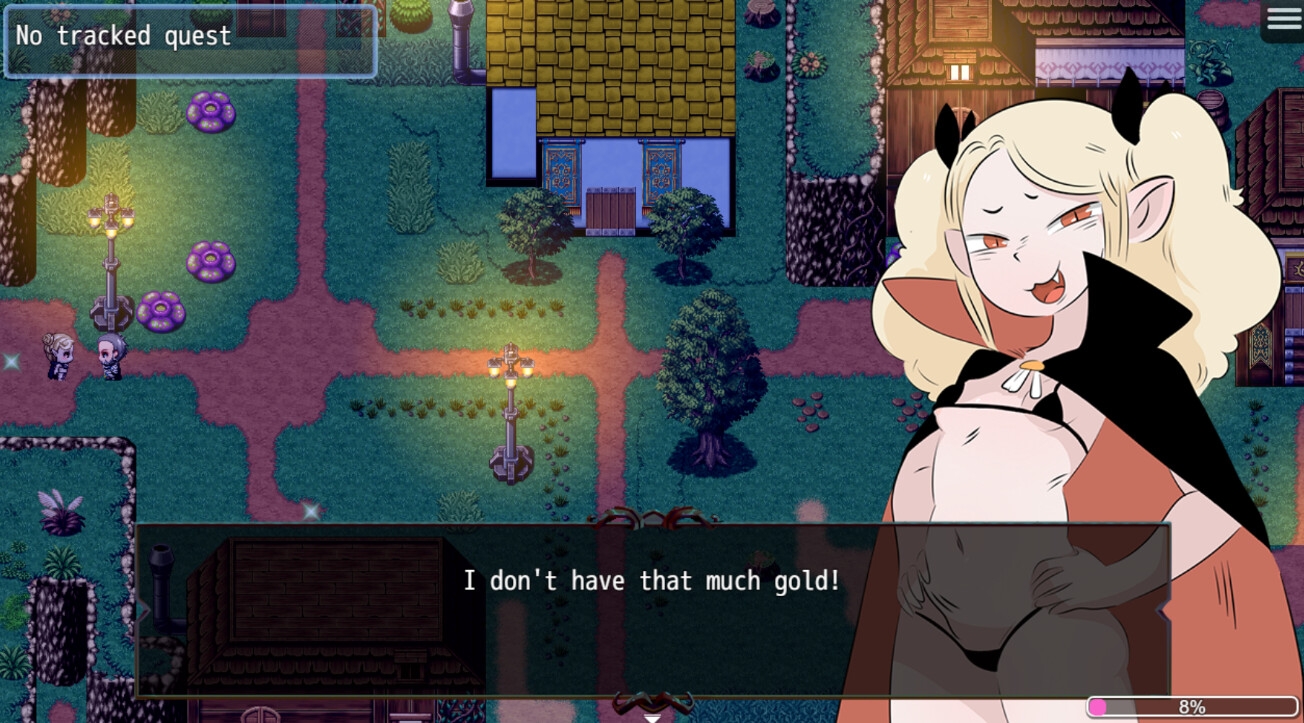Open the hamburger game menu
1304x723 pixels.
tap(1284, 20)
